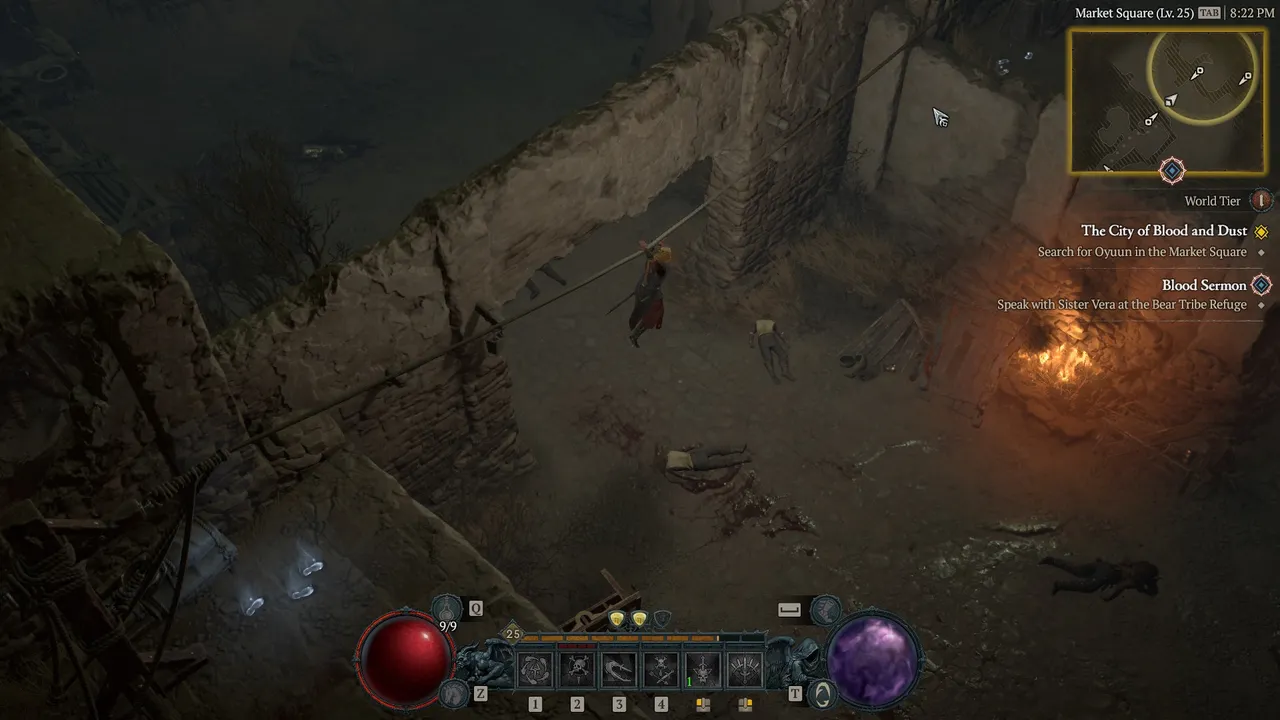Activate the bone spikes skill slot

coord(745,669)
